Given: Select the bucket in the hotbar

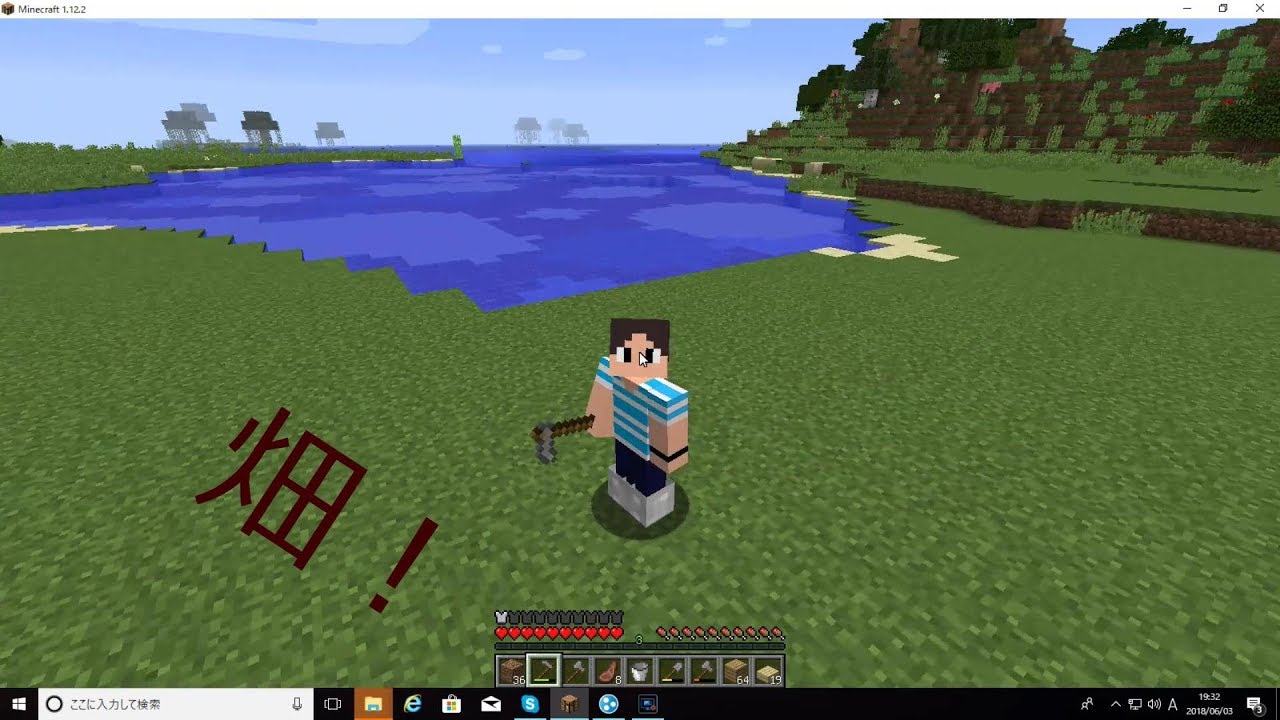Looking at the screenshot, I should [640, 670].
